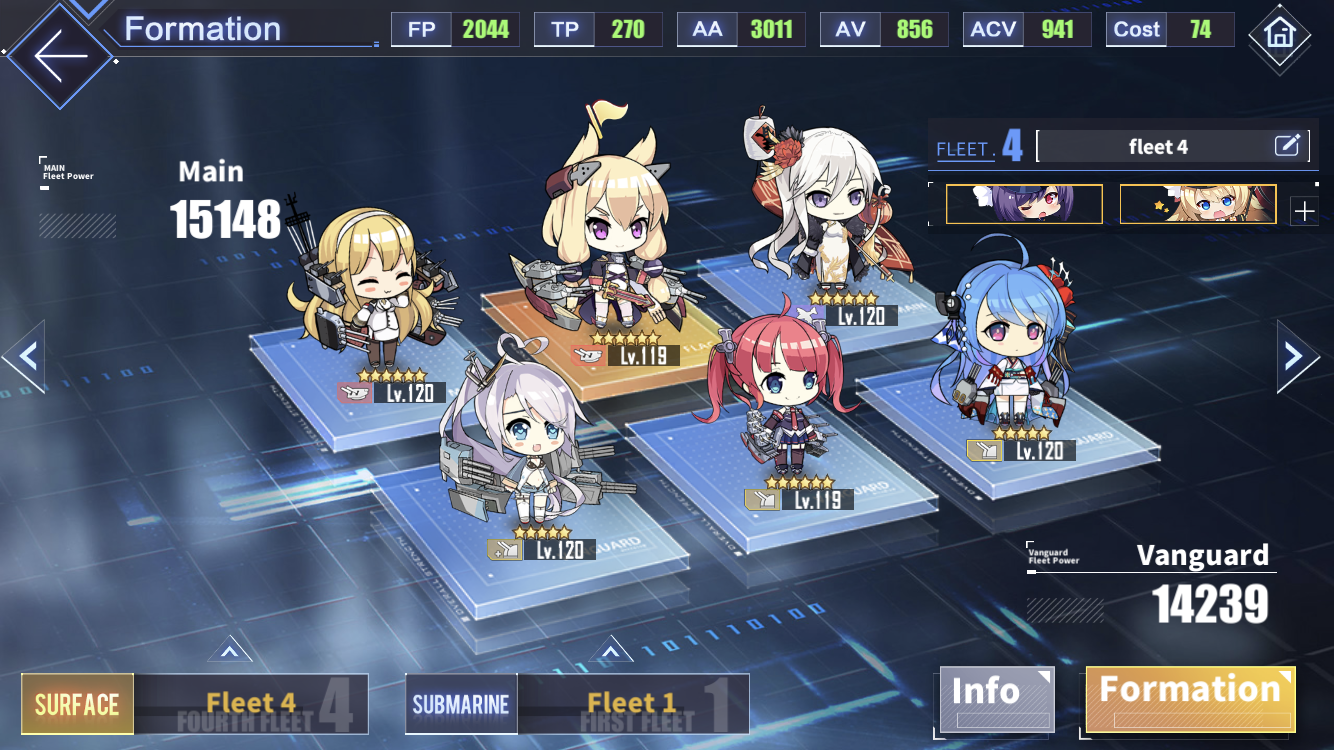Select the blonde commander portrait
Image resolution: width=1334 pixels, height=750 pixels.
point(1198,204)
